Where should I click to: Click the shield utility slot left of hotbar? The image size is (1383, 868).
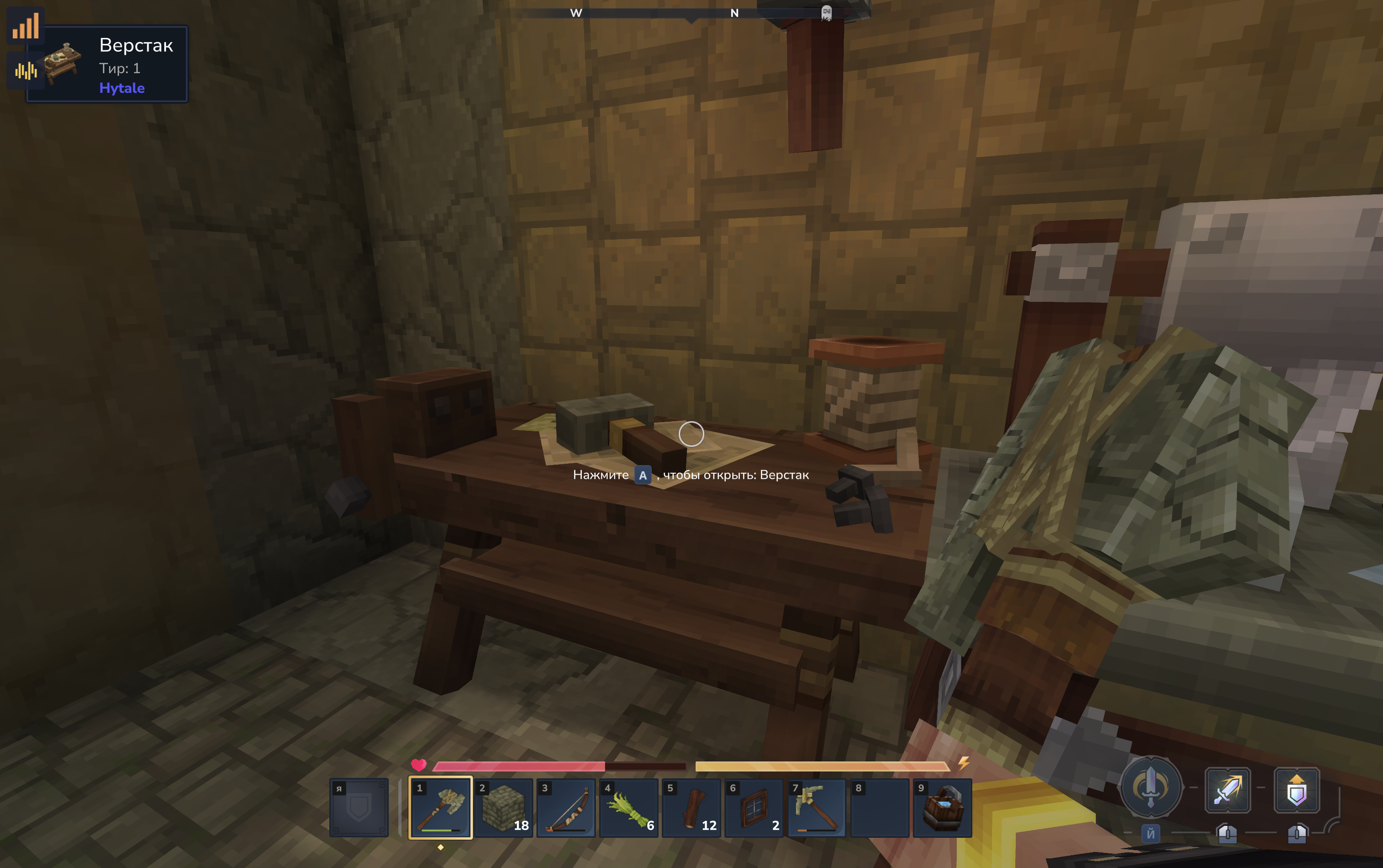[x=359, y=807]
